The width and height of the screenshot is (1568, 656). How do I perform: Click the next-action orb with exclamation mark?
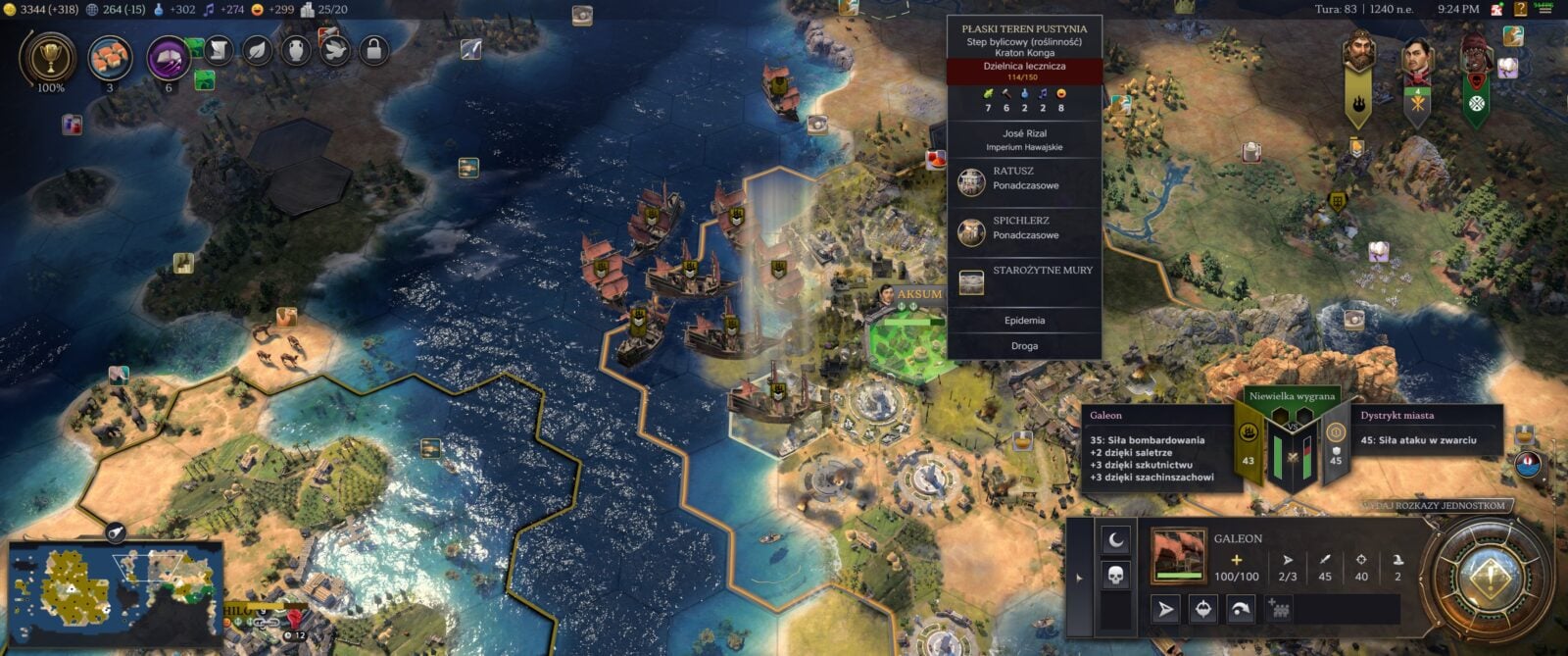(1490, 577)
